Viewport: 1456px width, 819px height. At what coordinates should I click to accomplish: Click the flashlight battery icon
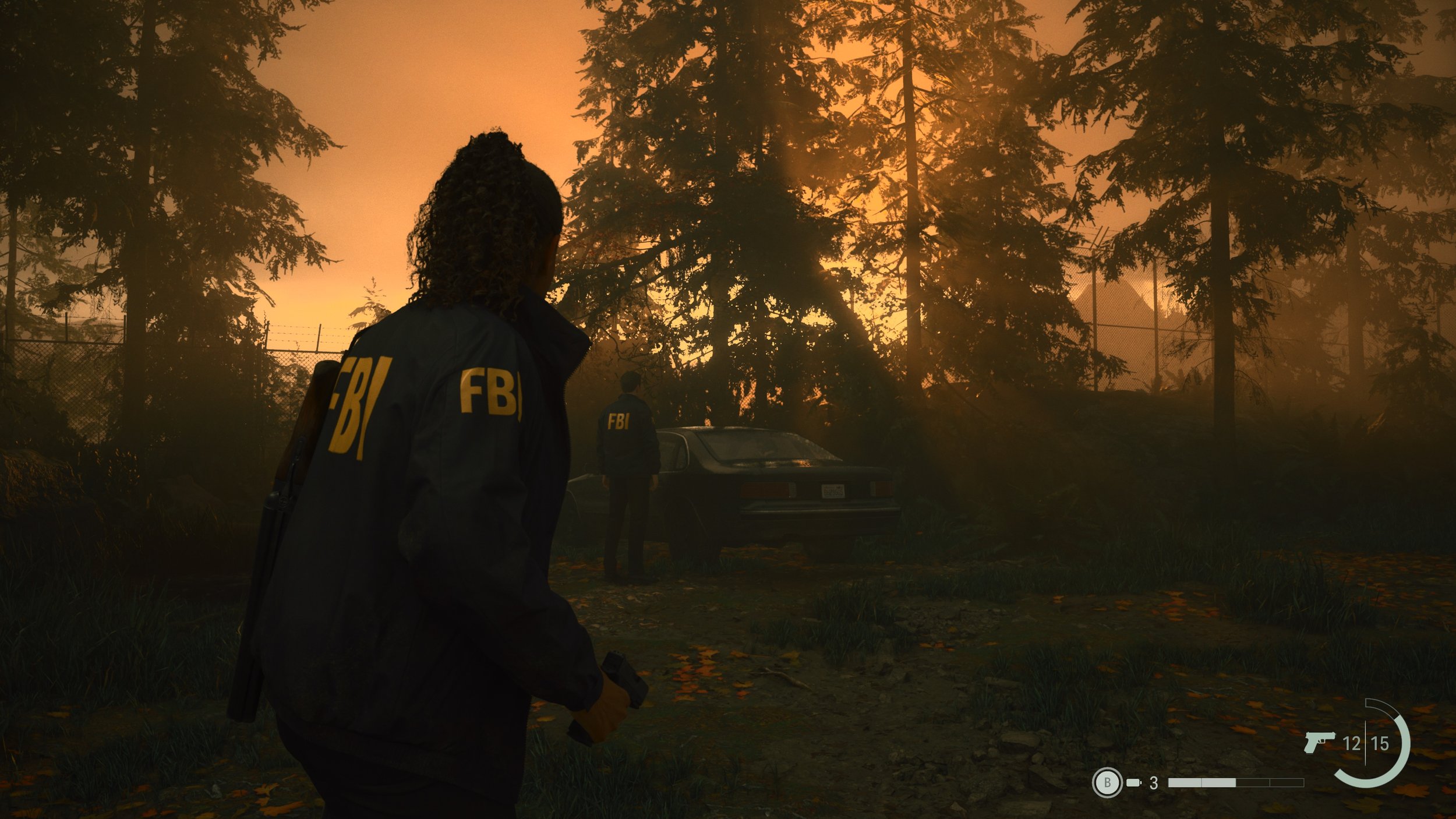point(1133,782)
